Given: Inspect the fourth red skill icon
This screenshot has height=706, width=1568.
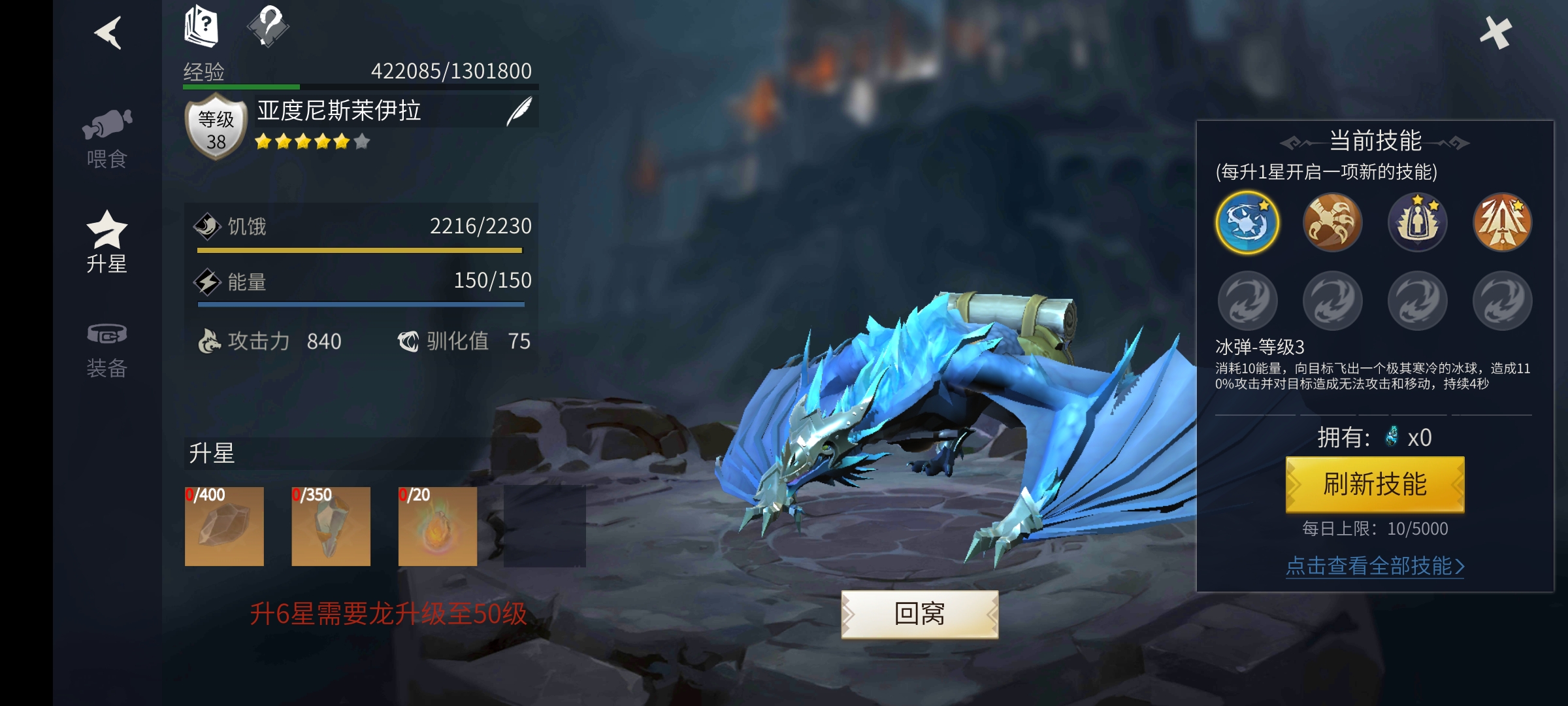Looking at the screenshot, I should [x=1501, y=222].
